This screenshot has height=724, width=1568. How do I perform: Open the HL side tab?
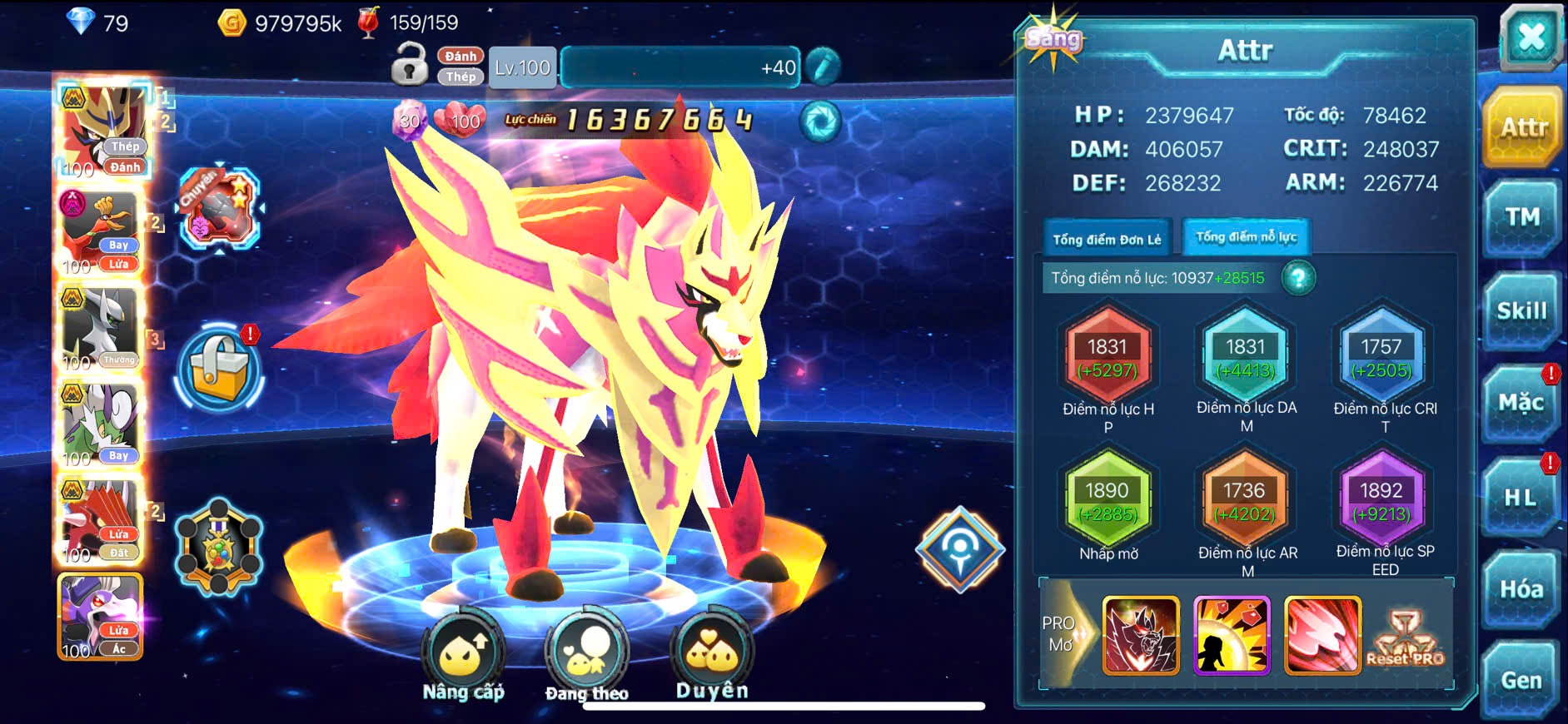[x=1521, y=498]
